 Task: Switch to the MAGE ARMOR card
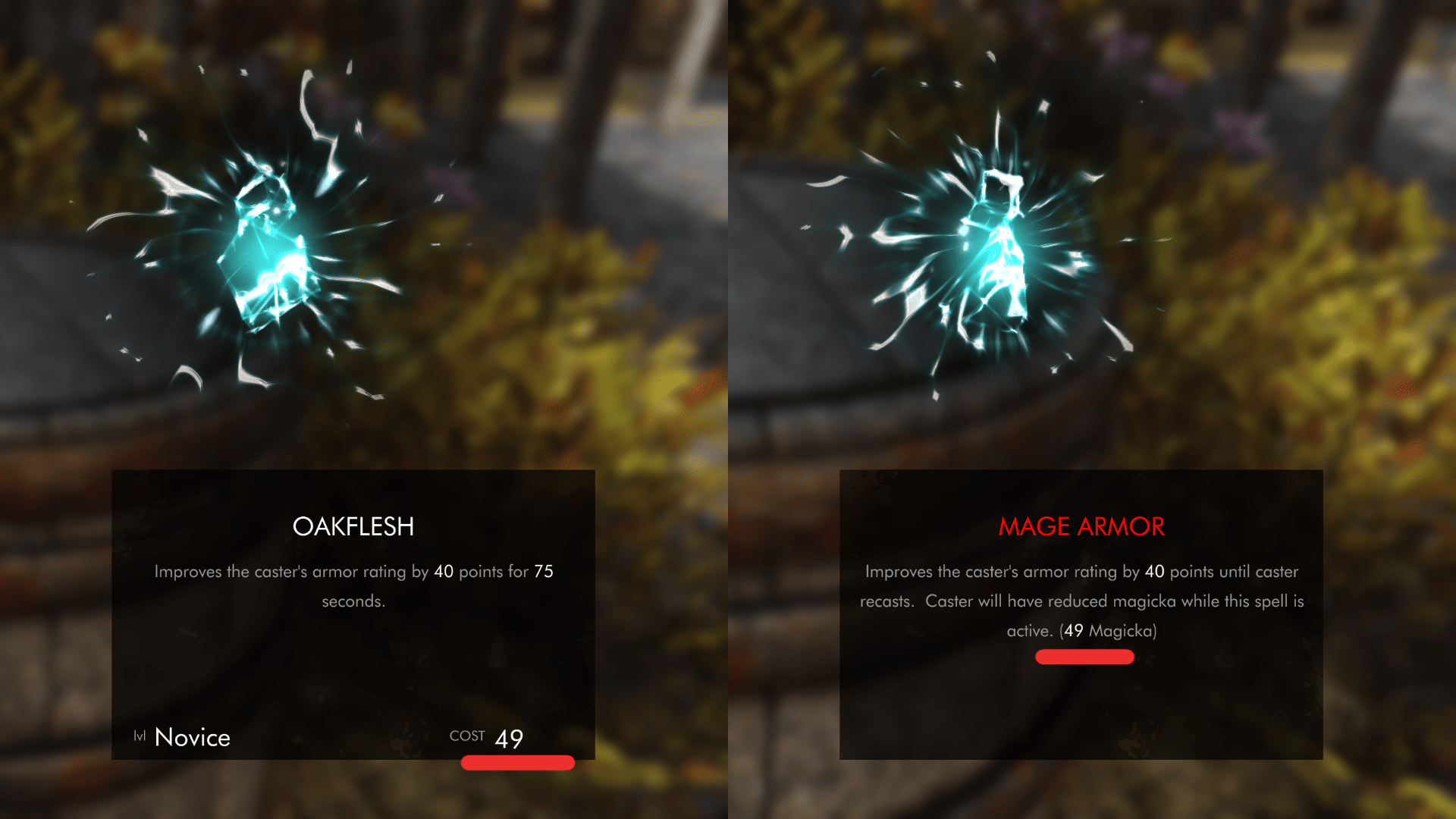coord(1082,526)
